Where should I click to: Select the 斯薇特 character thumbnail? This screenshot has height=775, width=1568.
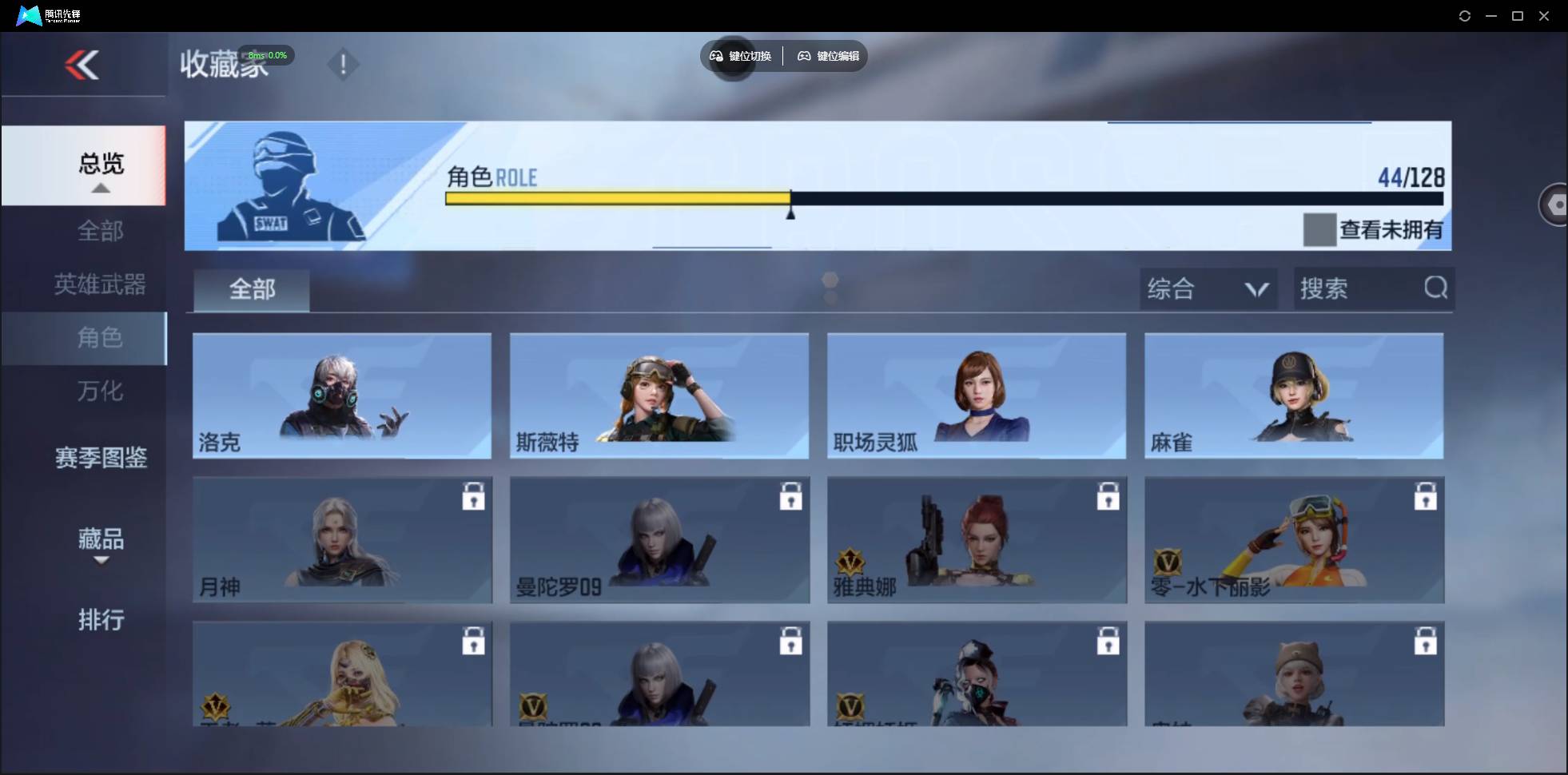(x=658, y=395)
